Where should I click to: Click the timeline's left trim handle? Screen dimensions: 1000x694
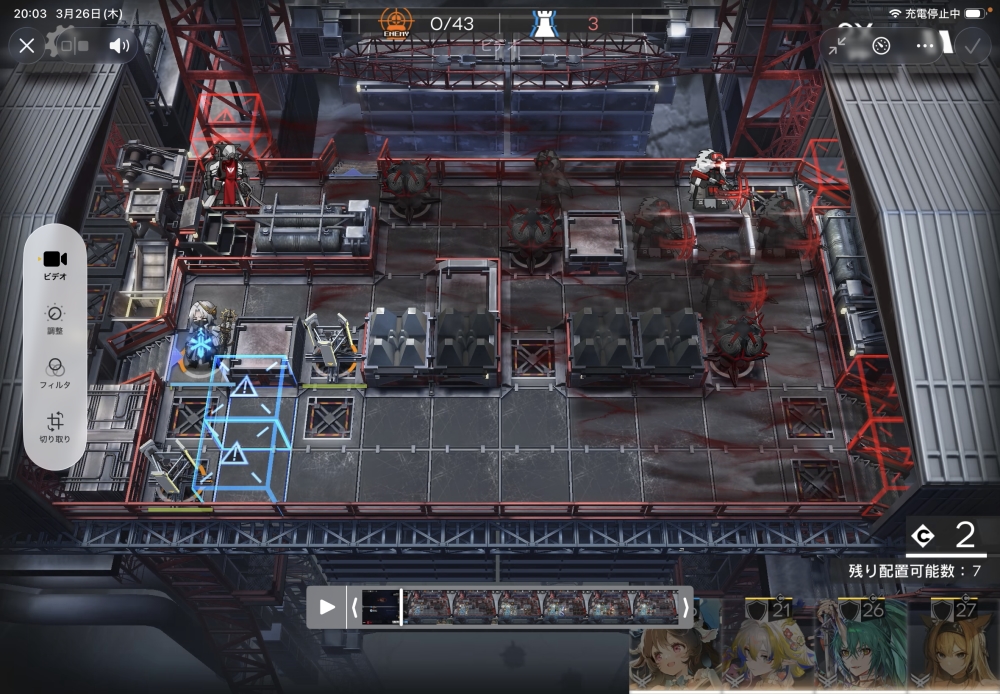[353, 607]
